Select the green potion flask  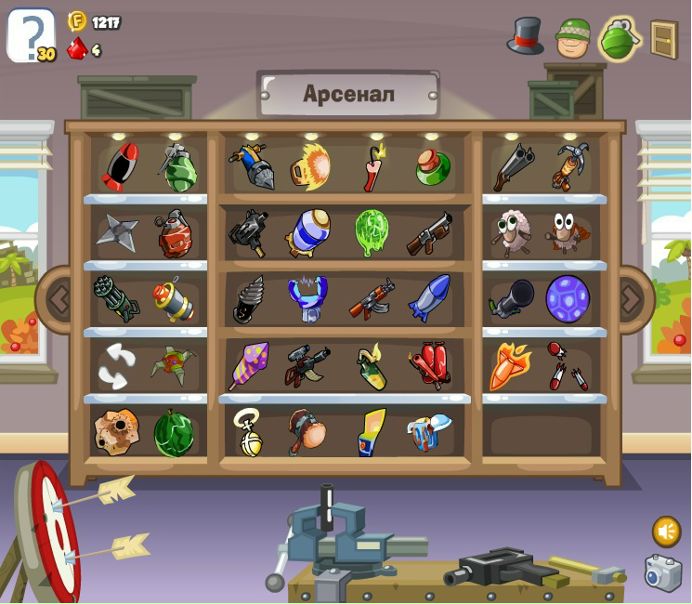pyautogui.click(x=432, y=166)
